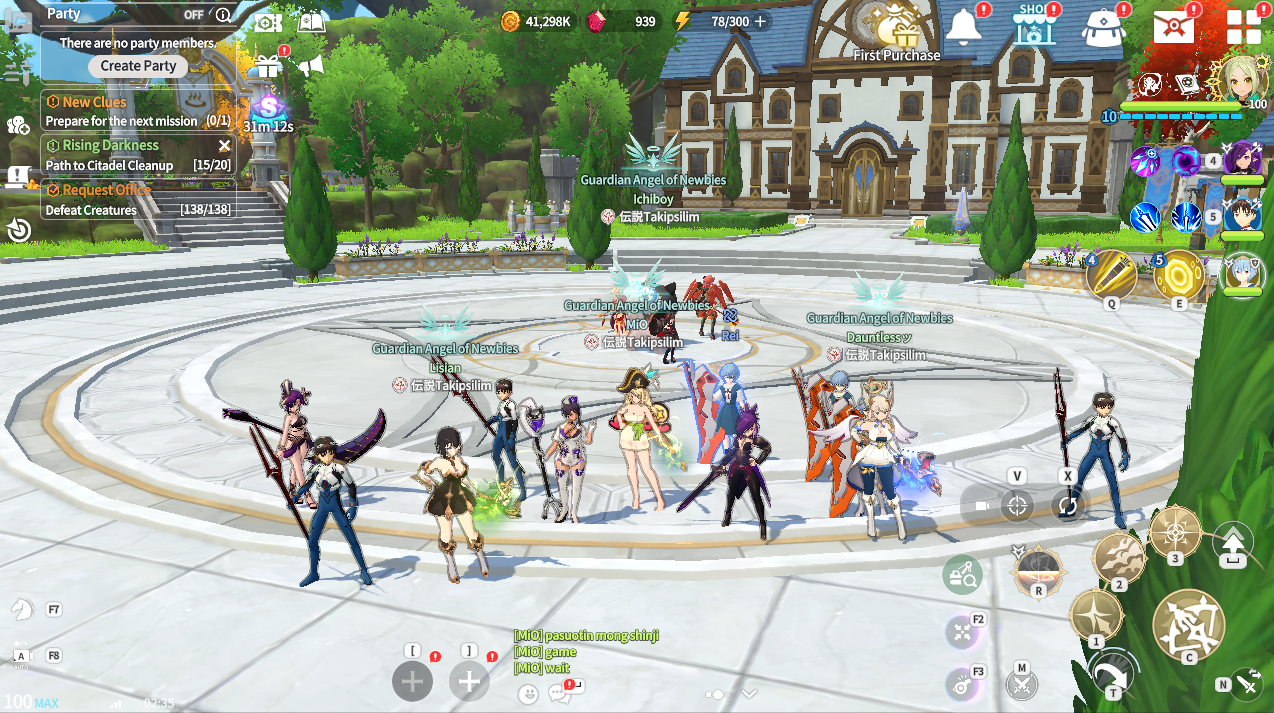Open the megaphone announcements icon
Image resolution: width=1274 pixels, height=713 pixels.
pyautogui.click(x=310, y=66)
